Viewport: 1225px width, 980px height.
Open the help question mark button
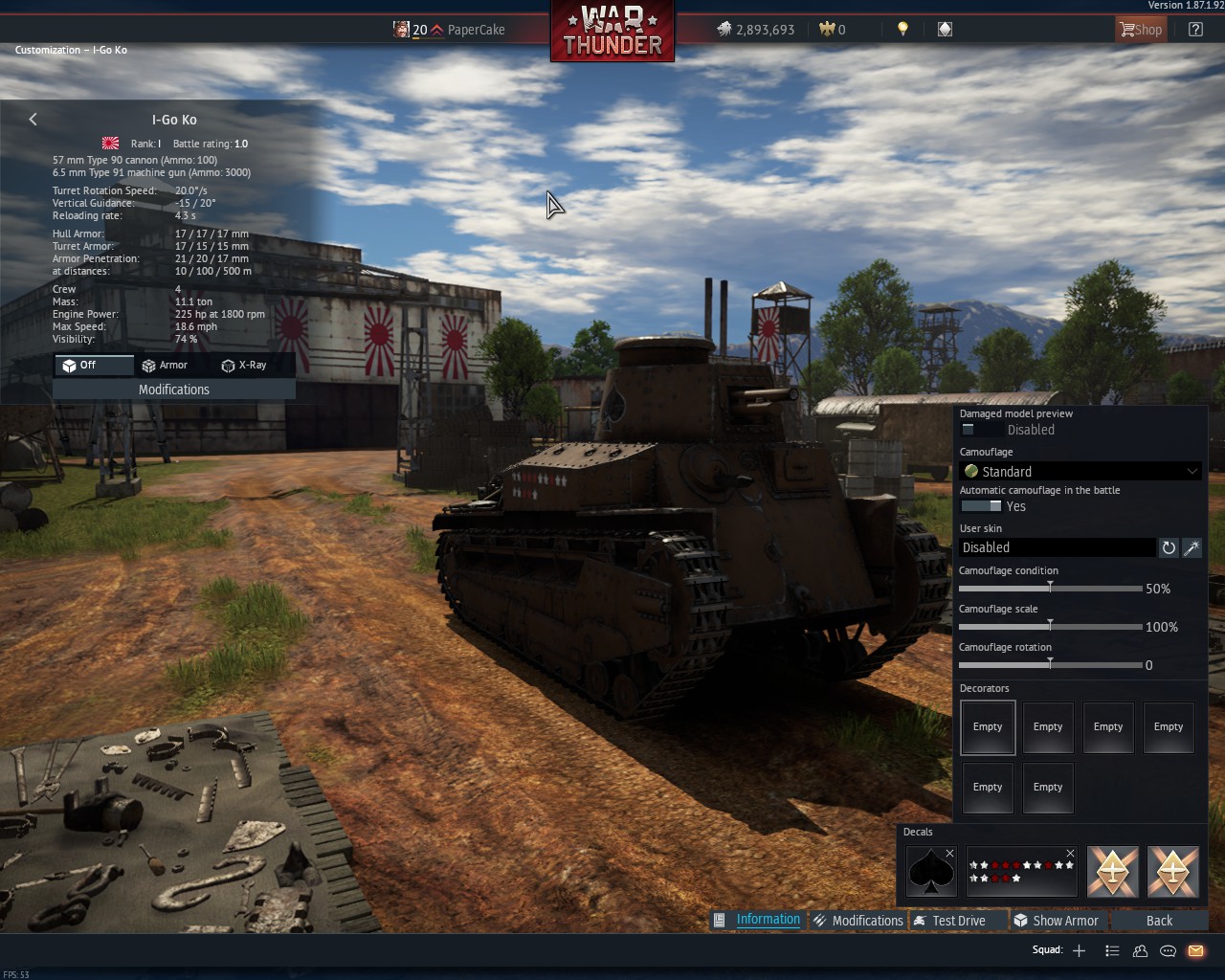(1195, 30)
